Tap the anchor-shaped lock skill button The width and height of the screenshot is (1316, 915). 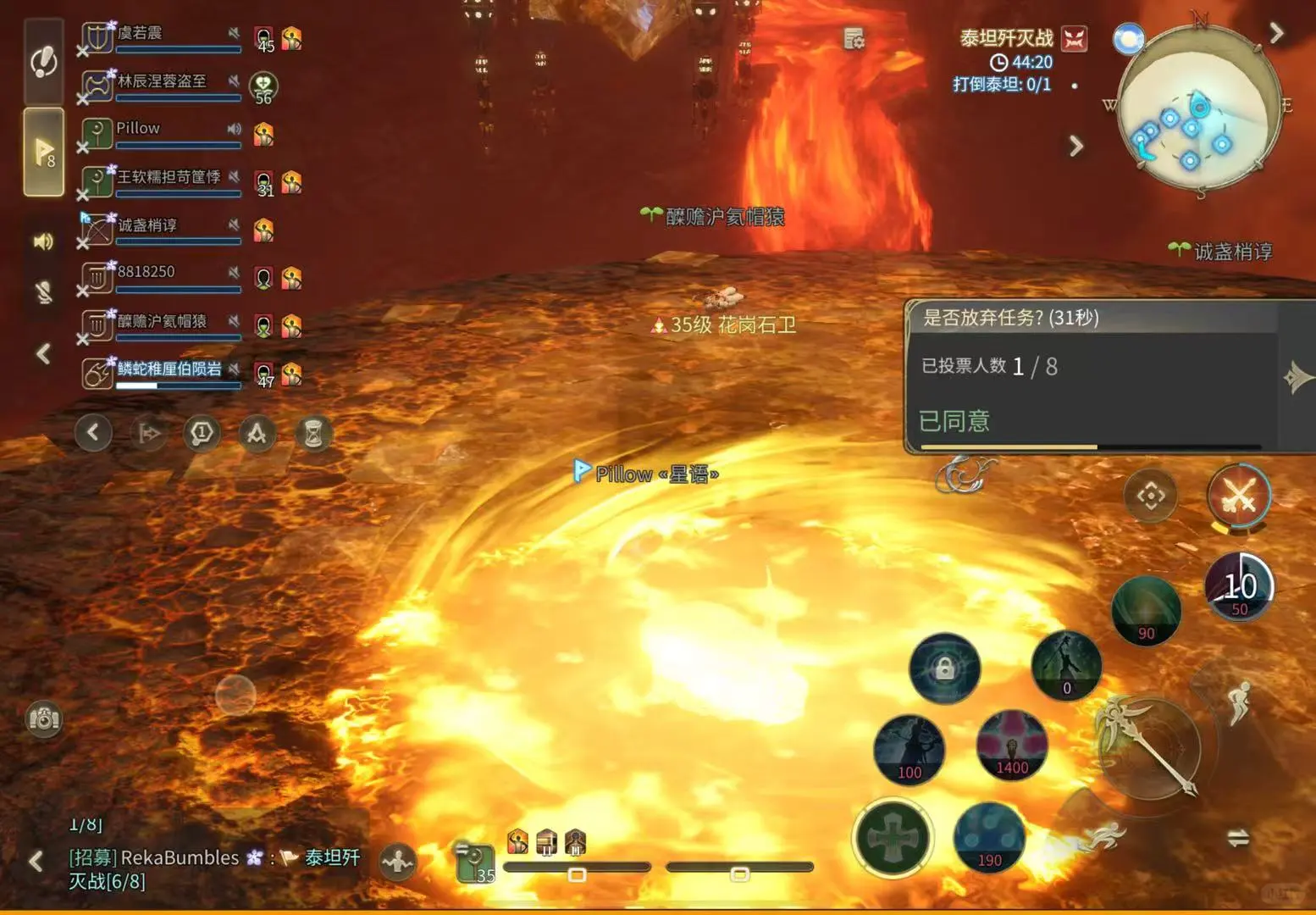943,668
